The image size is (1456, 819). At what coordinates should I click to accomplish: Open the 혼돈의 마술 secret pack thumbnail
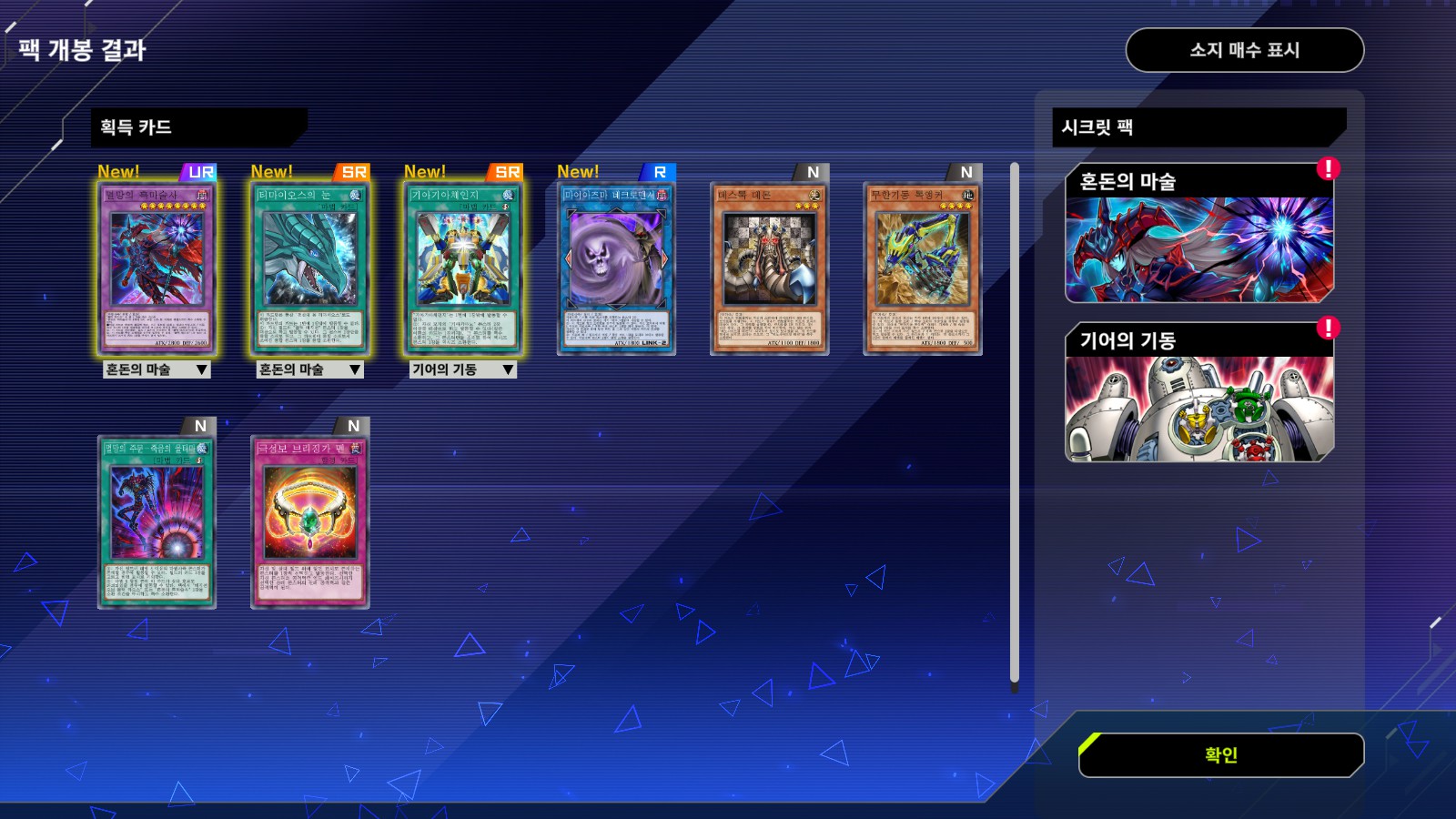click(1199, 234)
